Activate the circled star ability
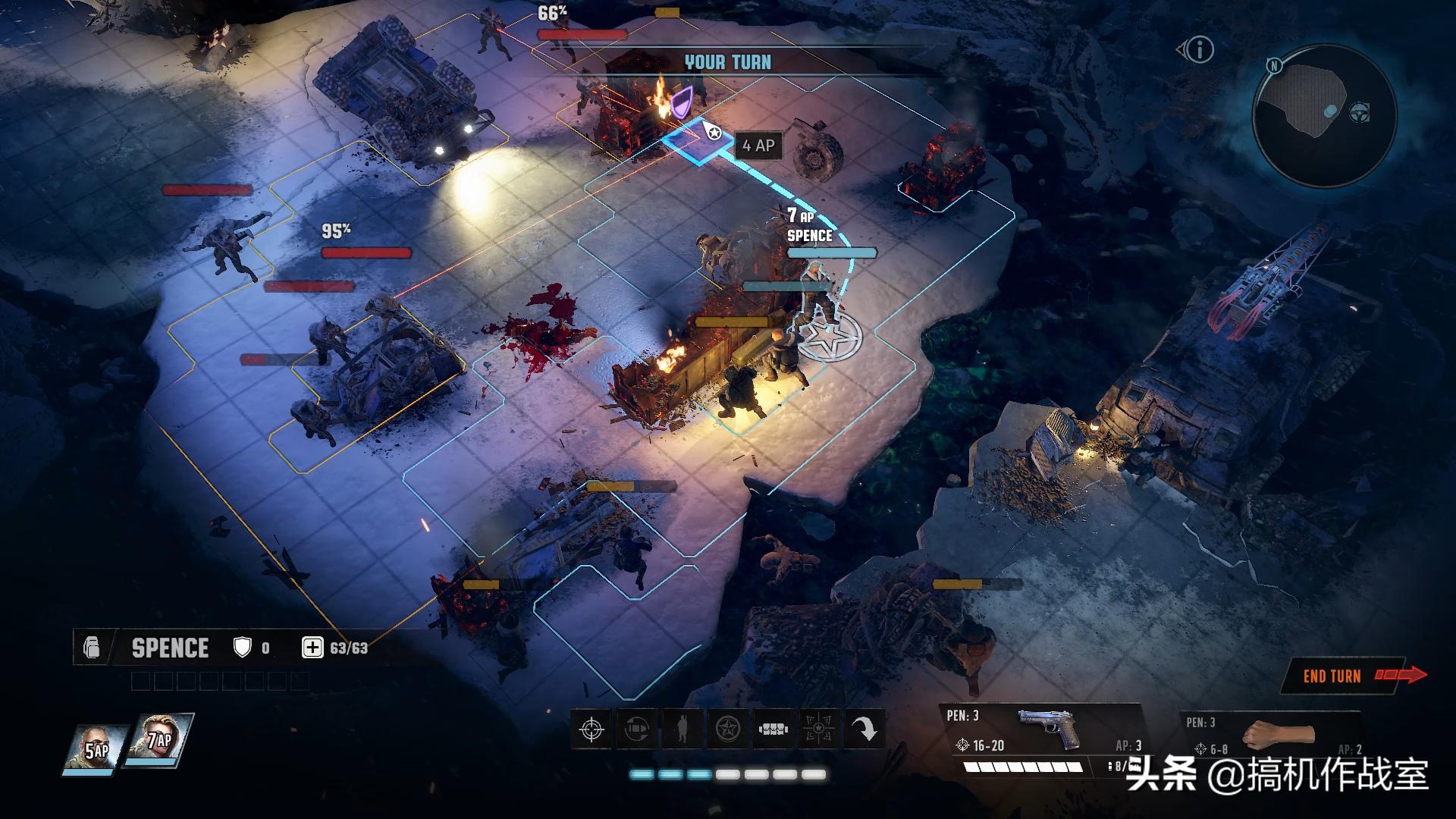The height and width of the screenshot is (819, 1456). [728, 730]
